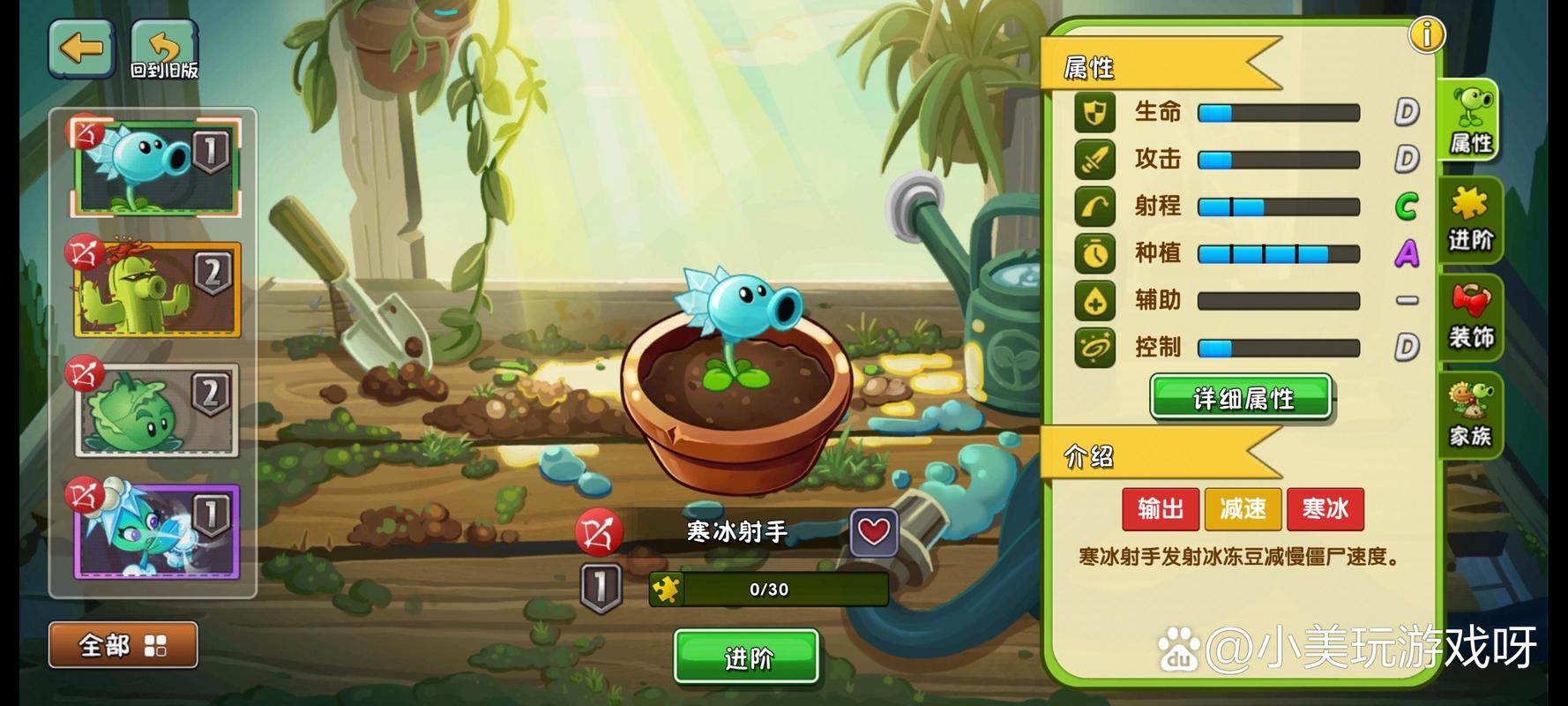Click the 种植 planting cost timer icon
Image resolution: width=1568 pixels, height=706 pixels.
coord(1094,253)
